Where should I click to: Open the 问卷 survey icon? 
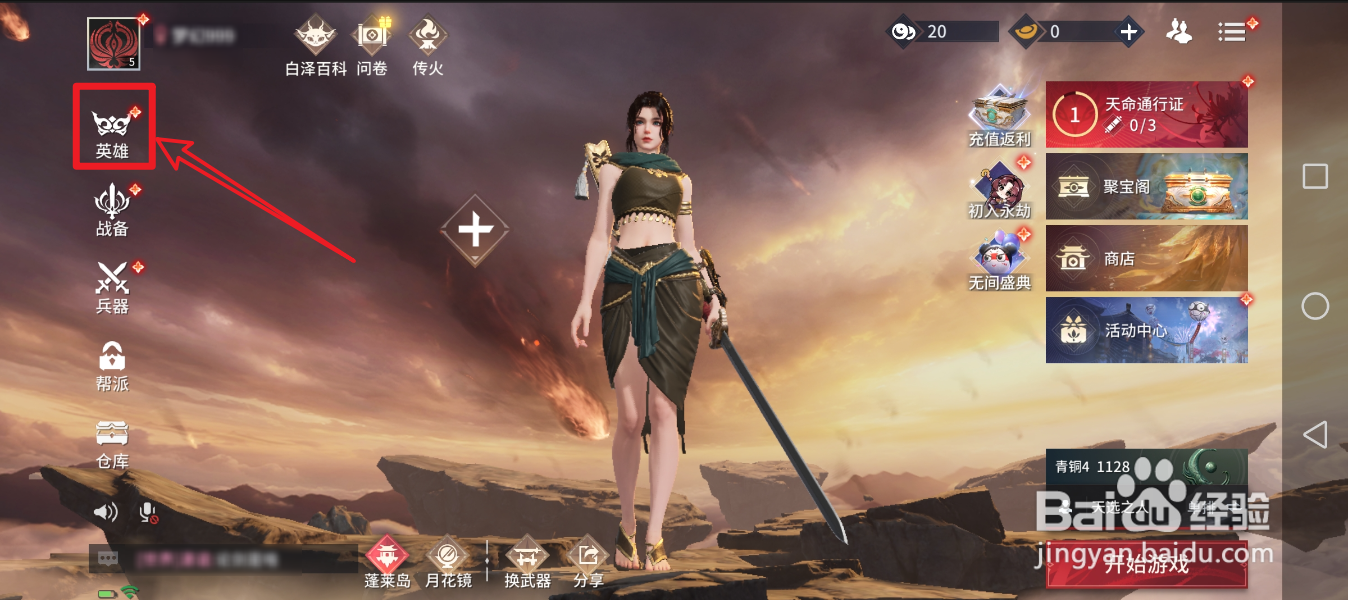click(x=372, y=46)
